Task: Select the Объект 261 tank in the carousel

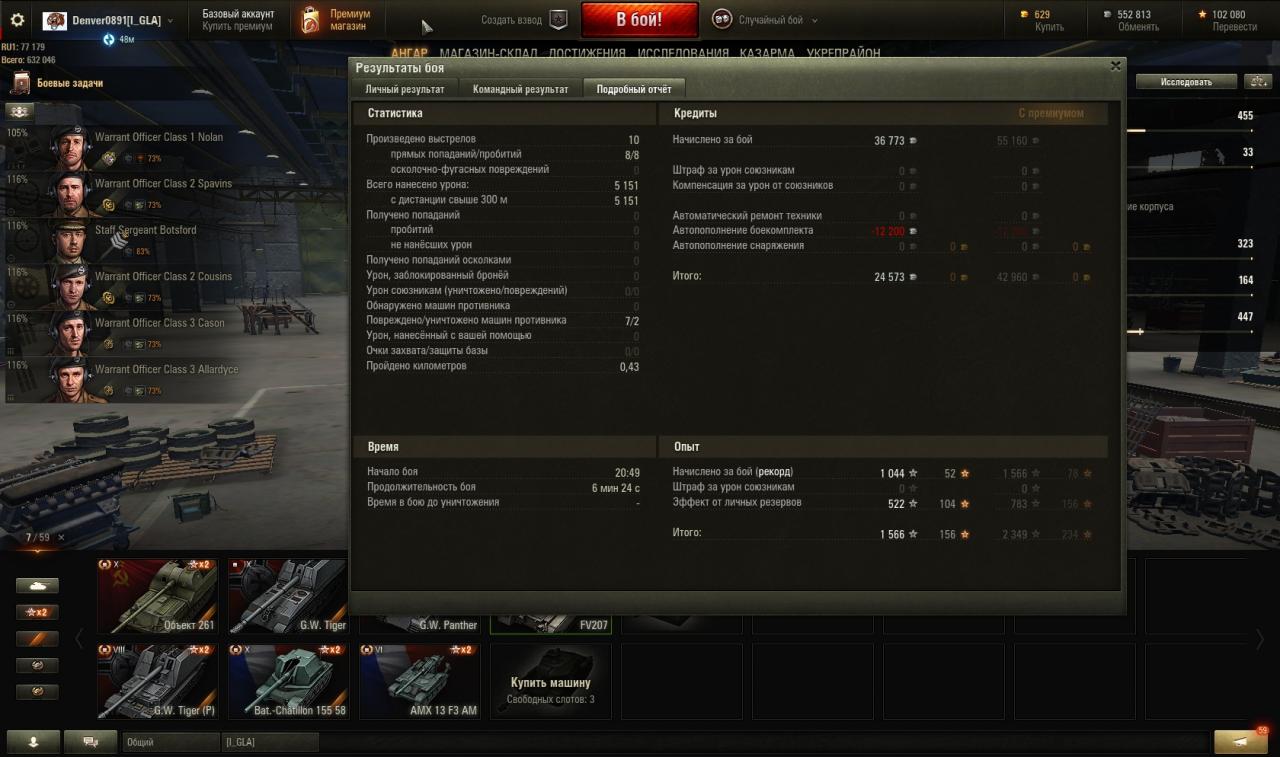Action: (x=157, y=596)
